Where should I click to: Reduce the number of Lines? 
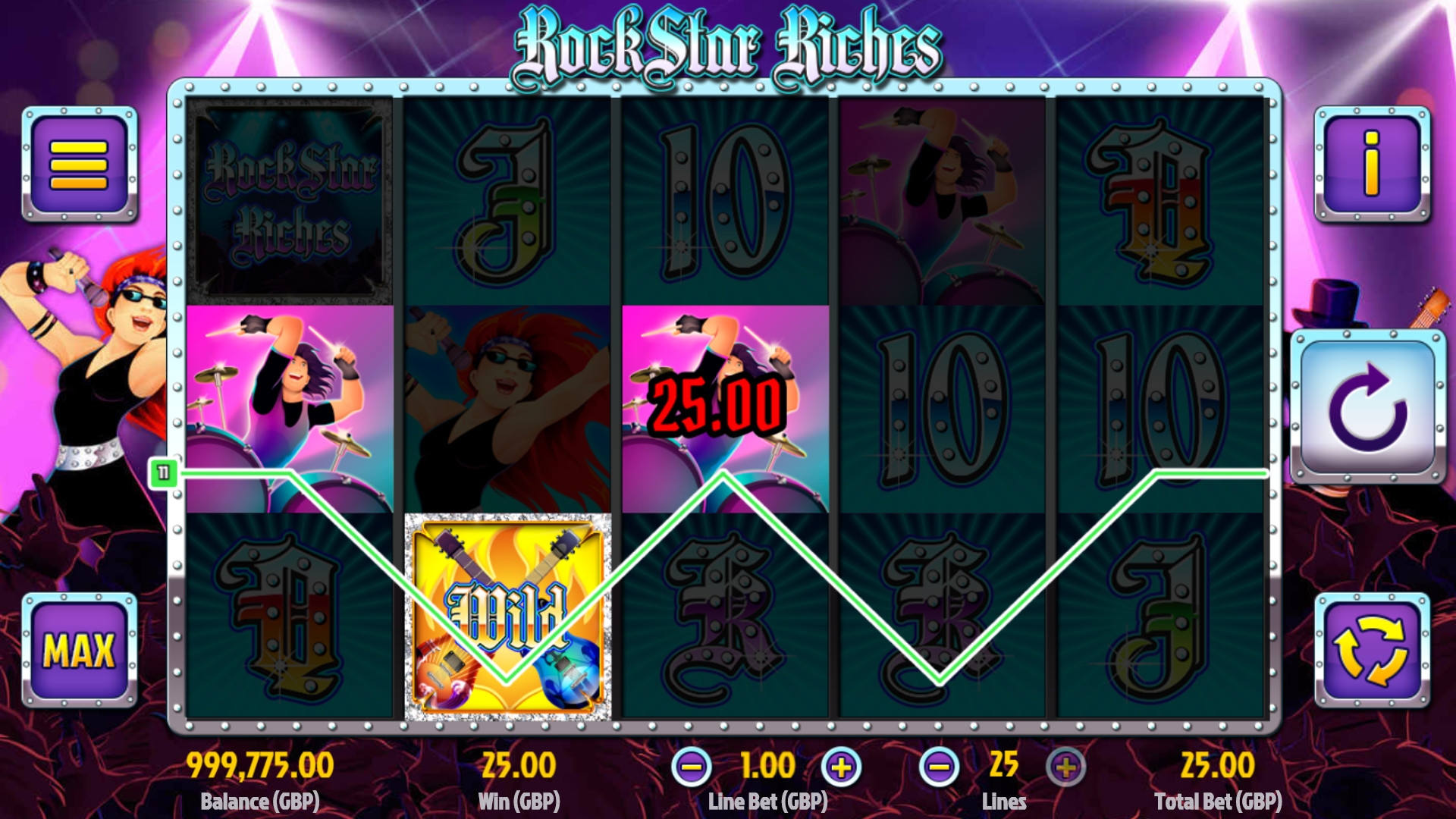[x=939, y=767]
